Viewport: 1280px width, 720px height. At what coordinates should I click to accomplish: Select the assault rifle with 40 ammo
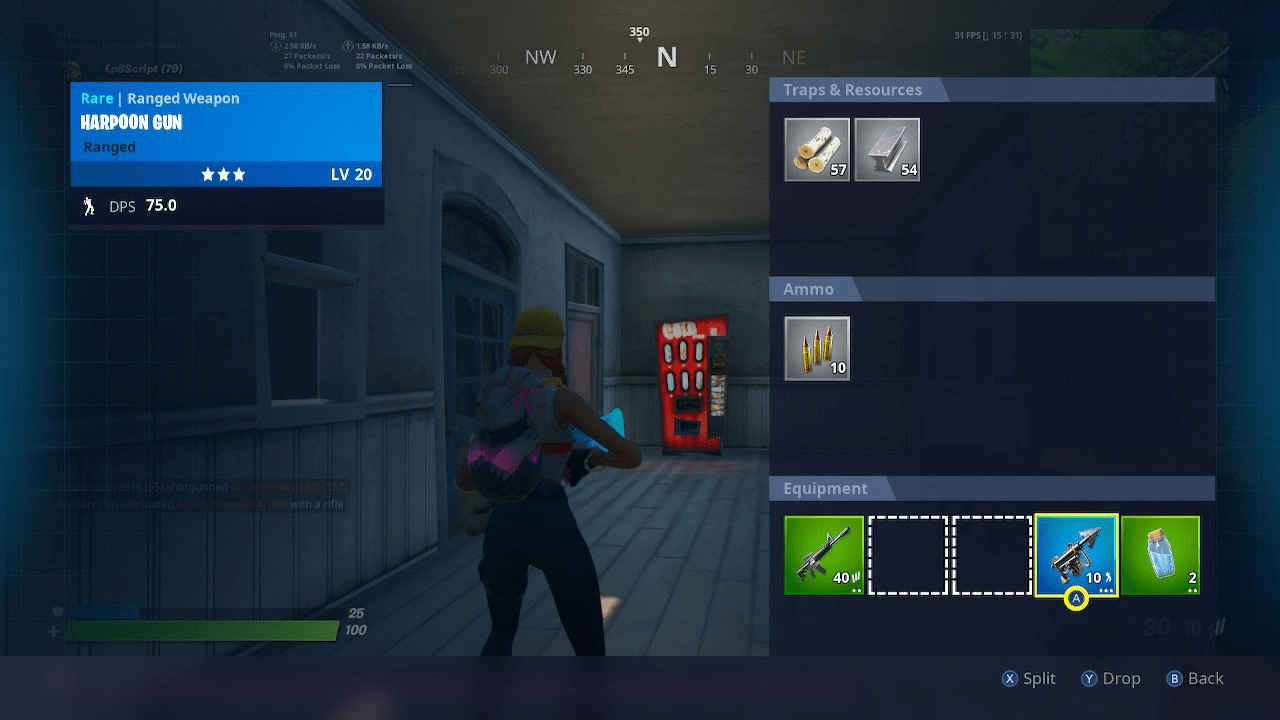coord(825,556)
